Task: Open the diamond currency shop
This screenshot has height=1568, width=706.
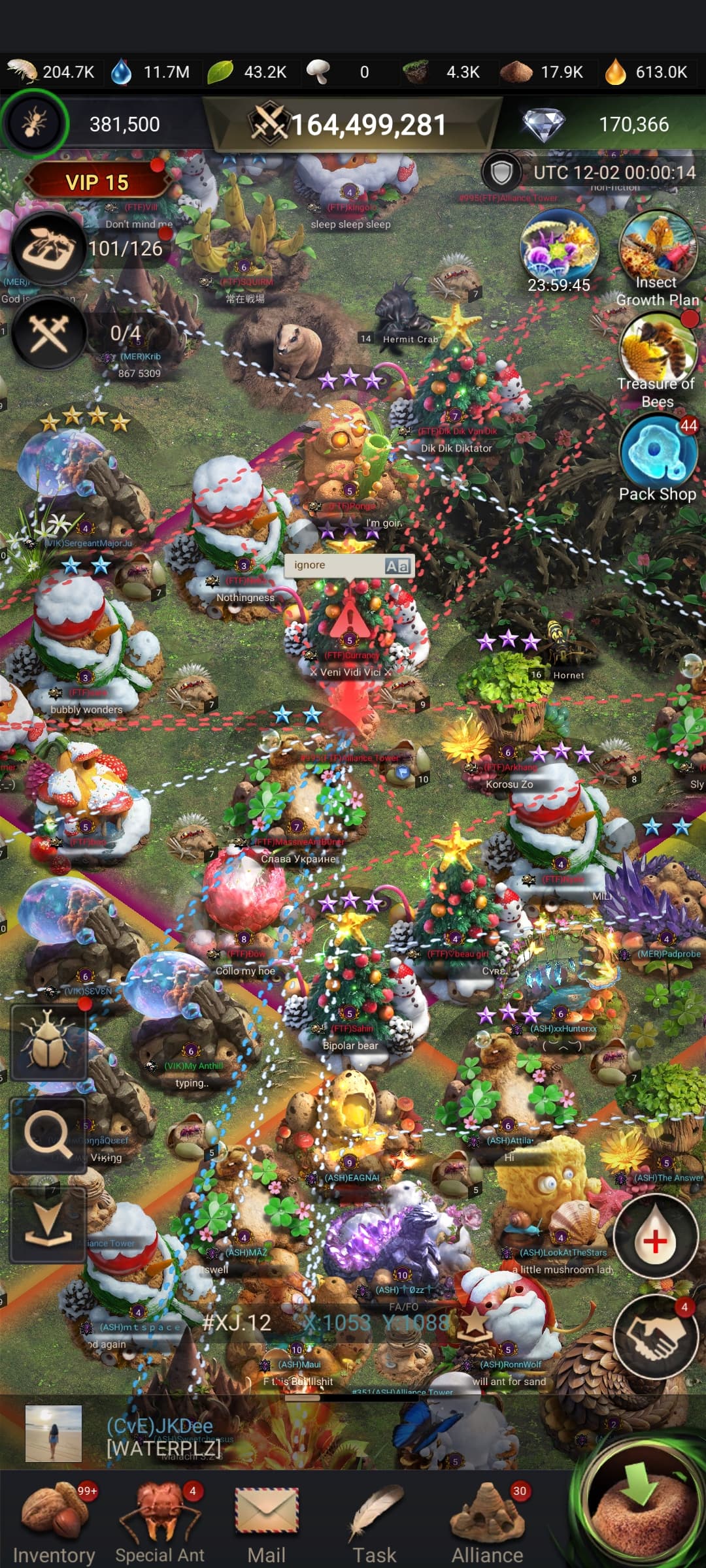Action: click(x=544, y=124)
